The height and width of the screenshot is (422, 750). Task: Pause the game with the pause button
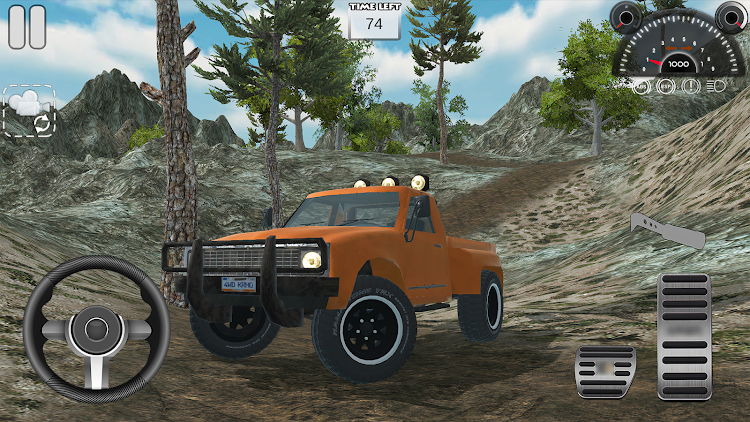(x=27, y=27)
